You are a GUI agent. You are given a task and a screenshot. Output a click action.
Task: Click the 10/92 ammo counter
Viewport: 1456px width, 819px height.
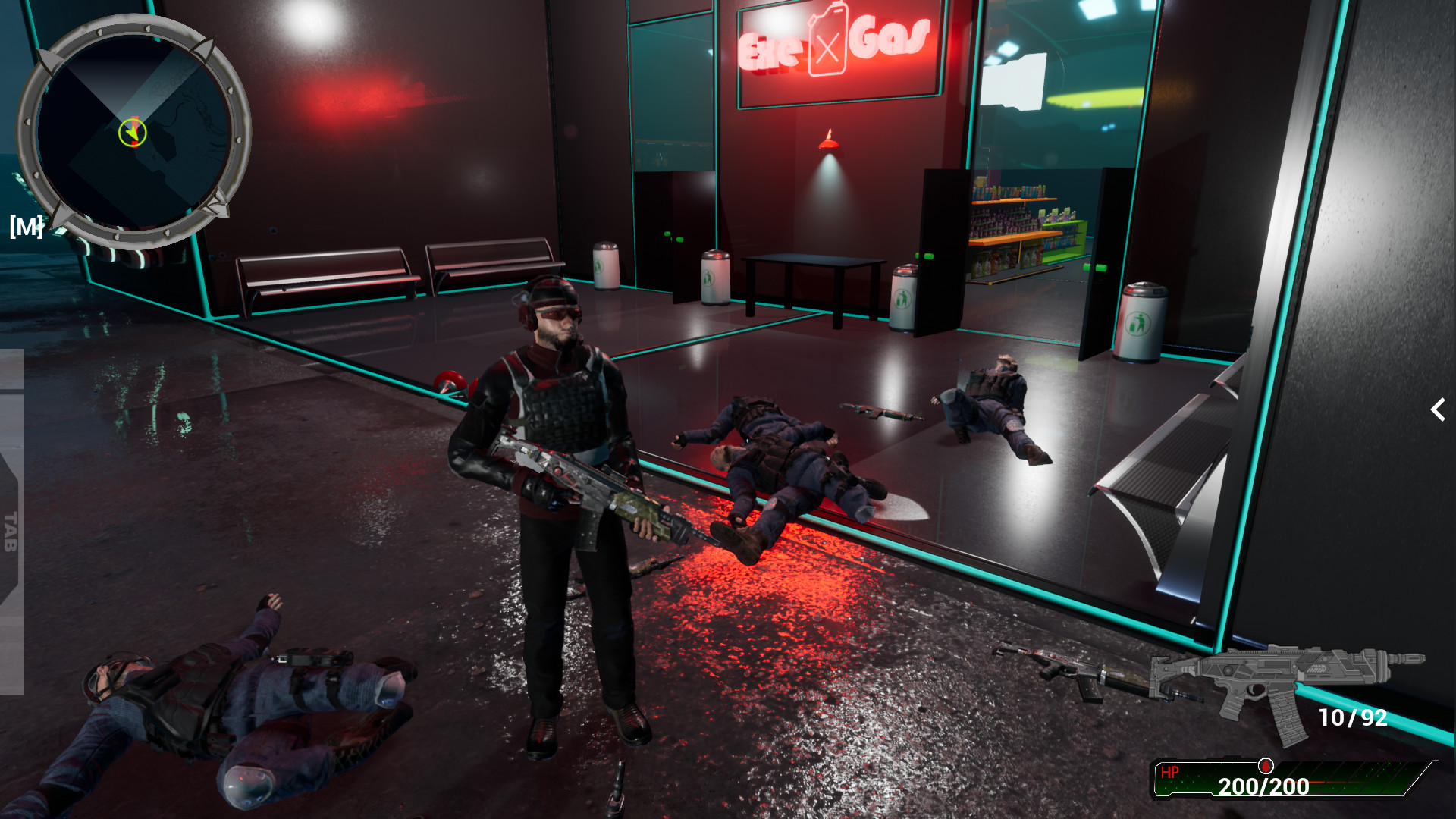[1354, 716]
